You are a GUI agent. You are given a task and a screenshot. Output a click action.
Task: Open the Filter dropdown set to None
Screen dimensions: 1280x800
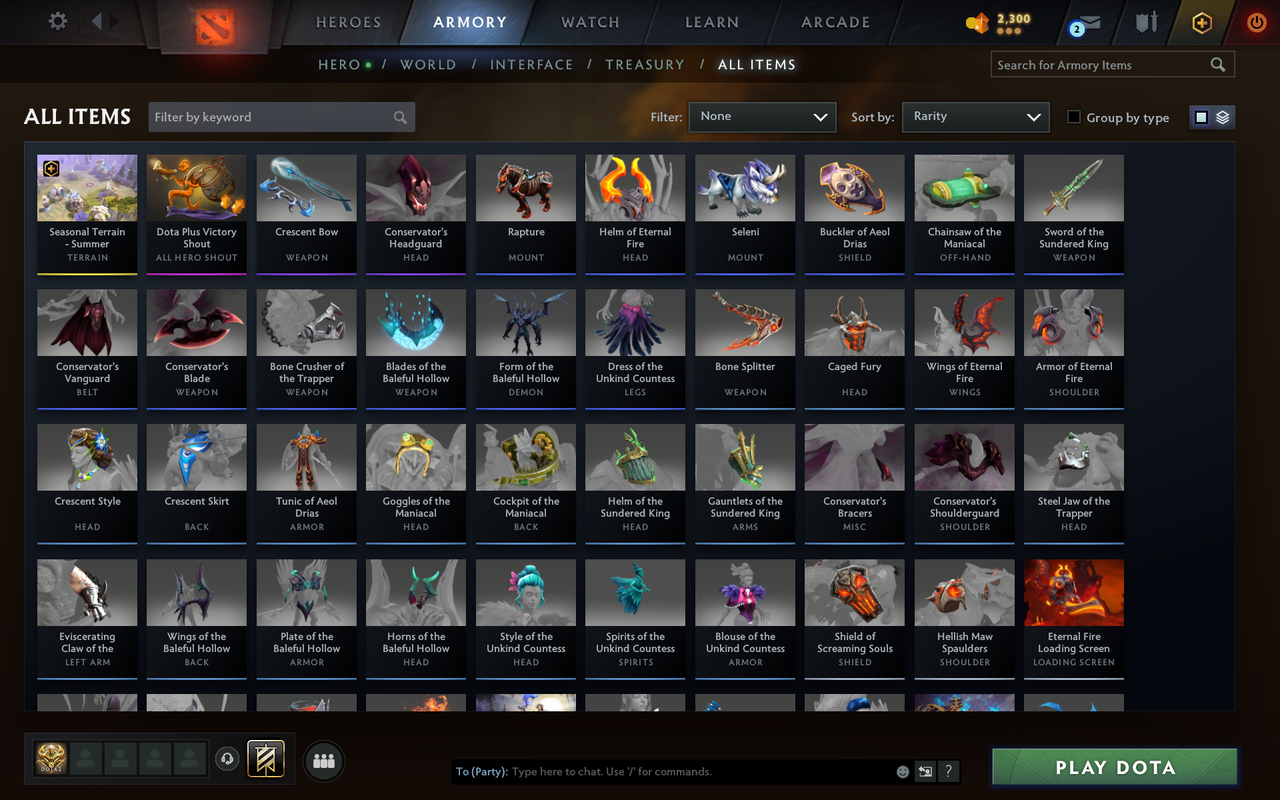[x=762, y=117]
